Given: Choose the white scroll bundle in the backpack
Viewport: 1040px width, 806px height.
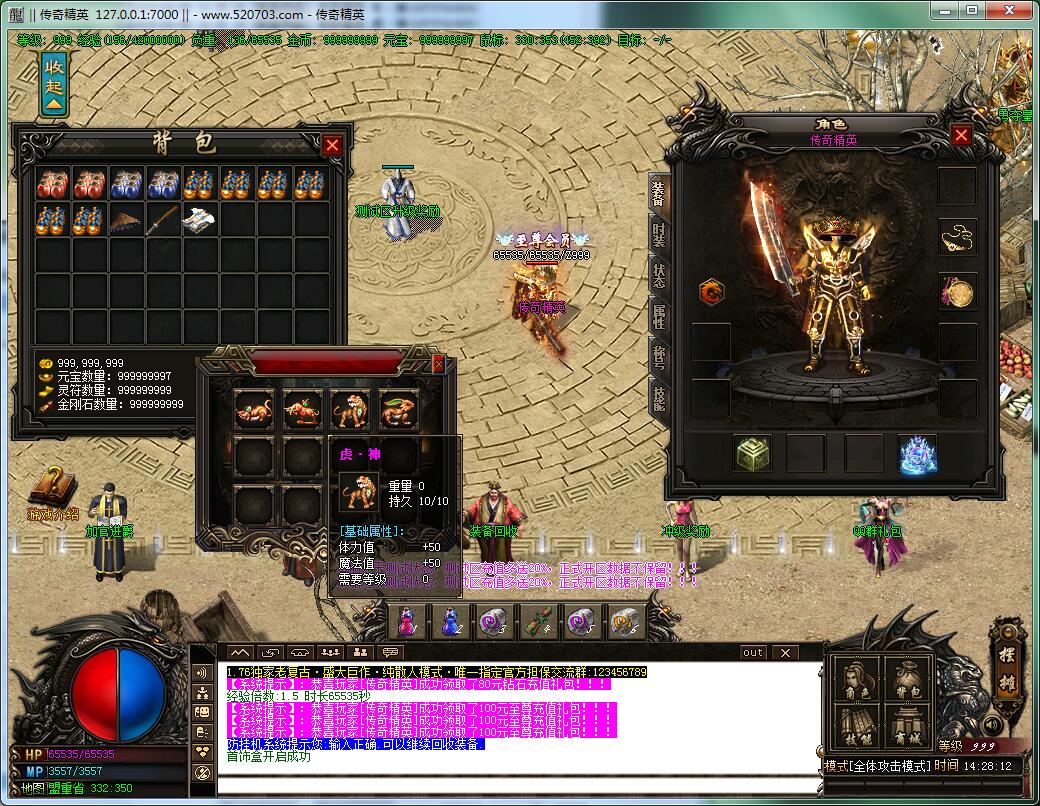Looking at the screenshot, I should (200, 220).
